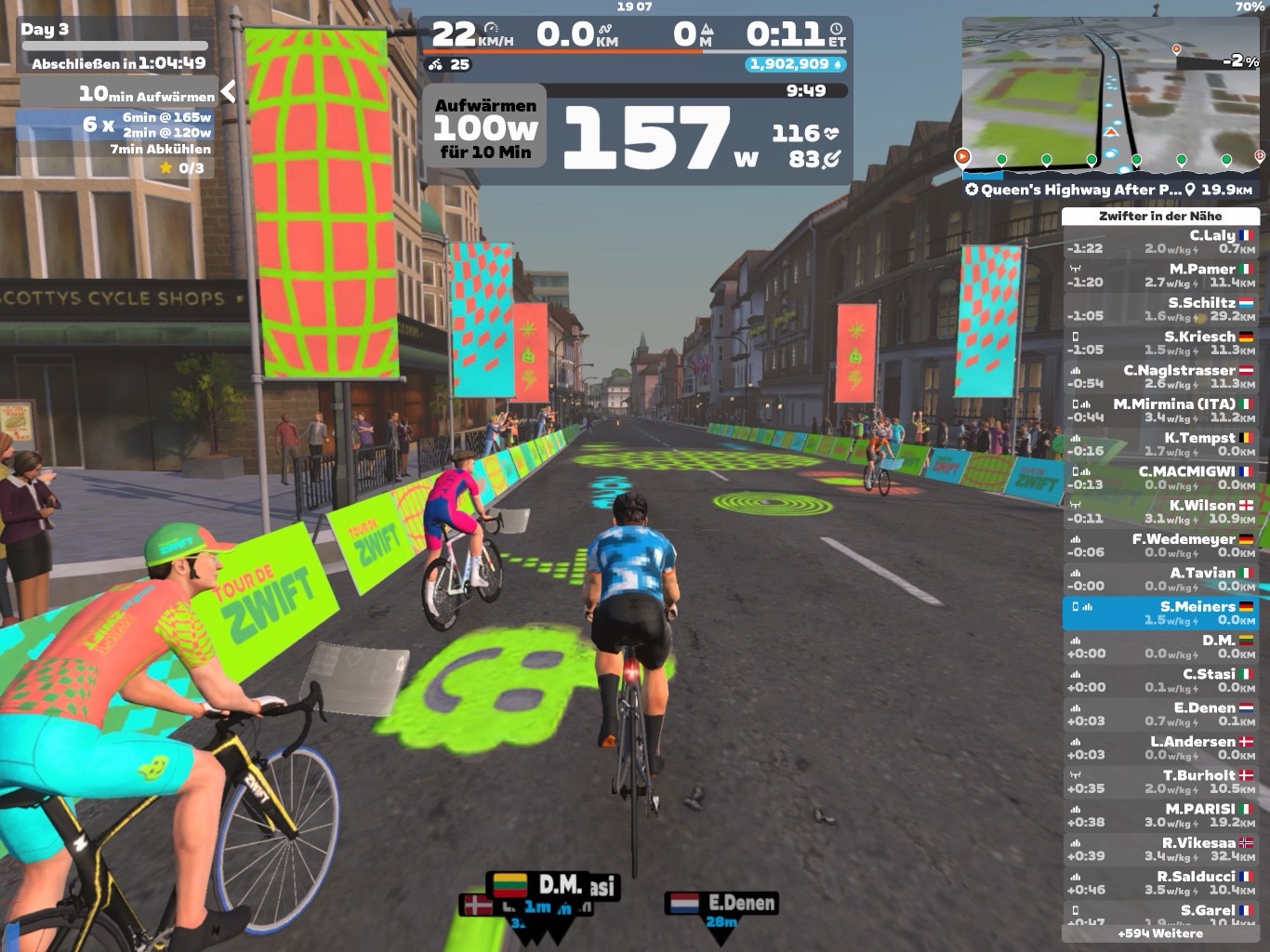
Task: Select K.Tempst from the riders list
Action: tap(1160, 443)
